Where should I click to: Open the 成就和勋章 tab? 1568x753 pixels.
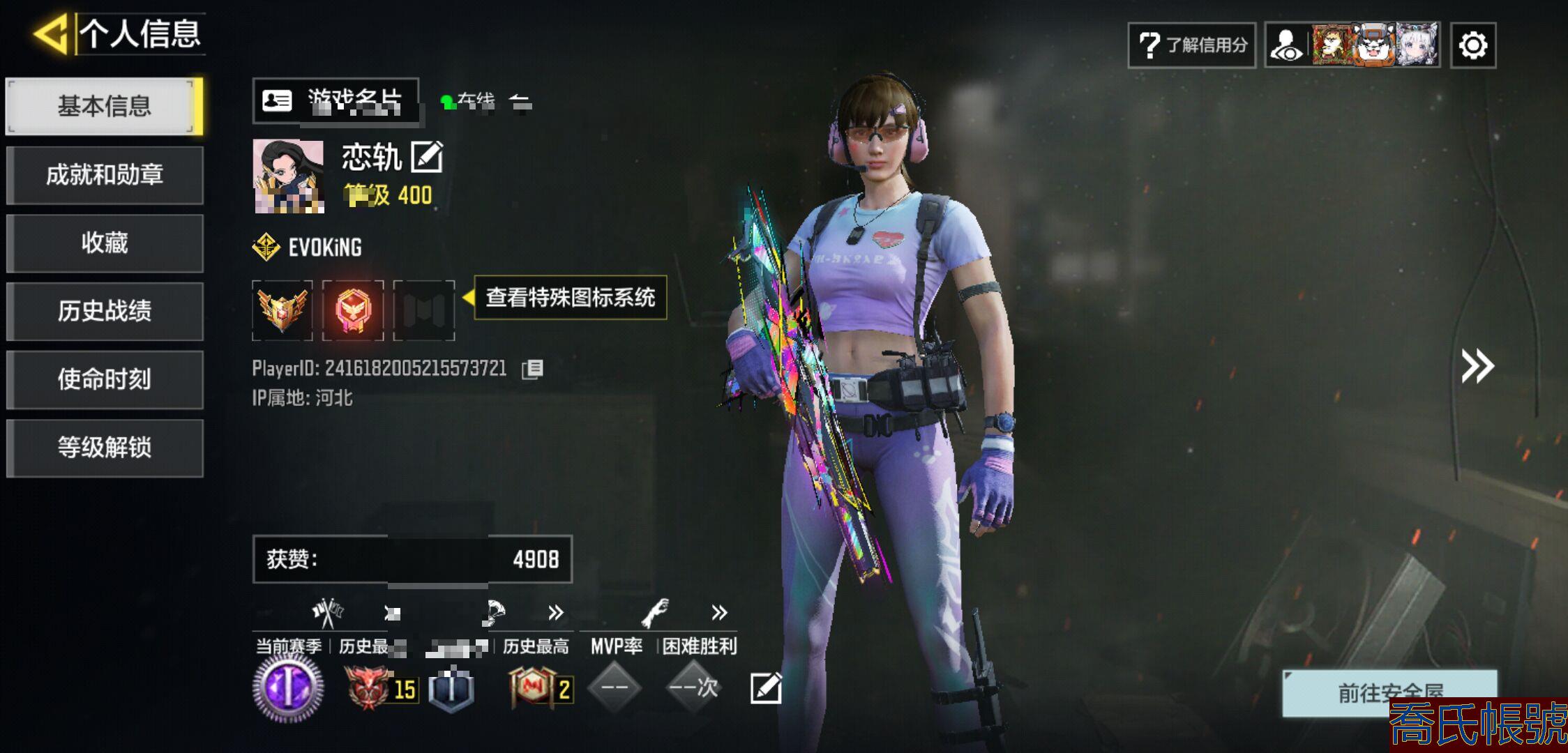(x=104, y=174)
